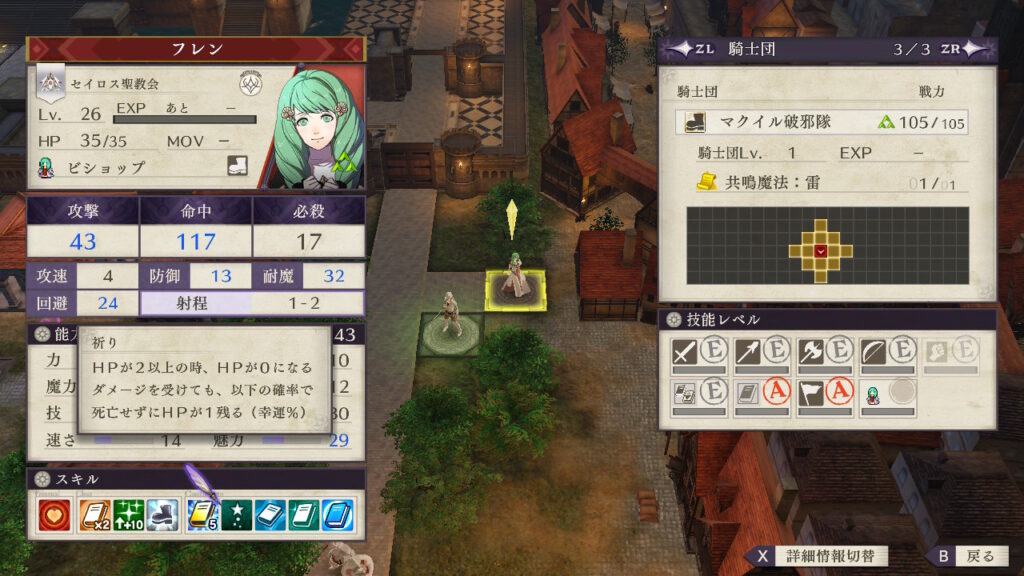1024x576 pixels.
Task: Select the single-book faith skill at rank A
Action: click(x=760, y=395)
